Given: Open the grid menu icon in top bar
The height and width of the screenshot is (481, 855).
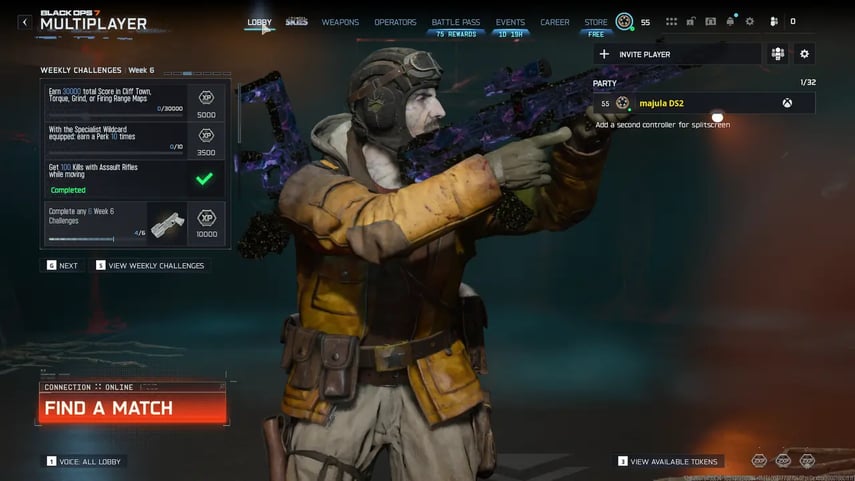Looking at the screenshot, I should [x=671, y=21].
